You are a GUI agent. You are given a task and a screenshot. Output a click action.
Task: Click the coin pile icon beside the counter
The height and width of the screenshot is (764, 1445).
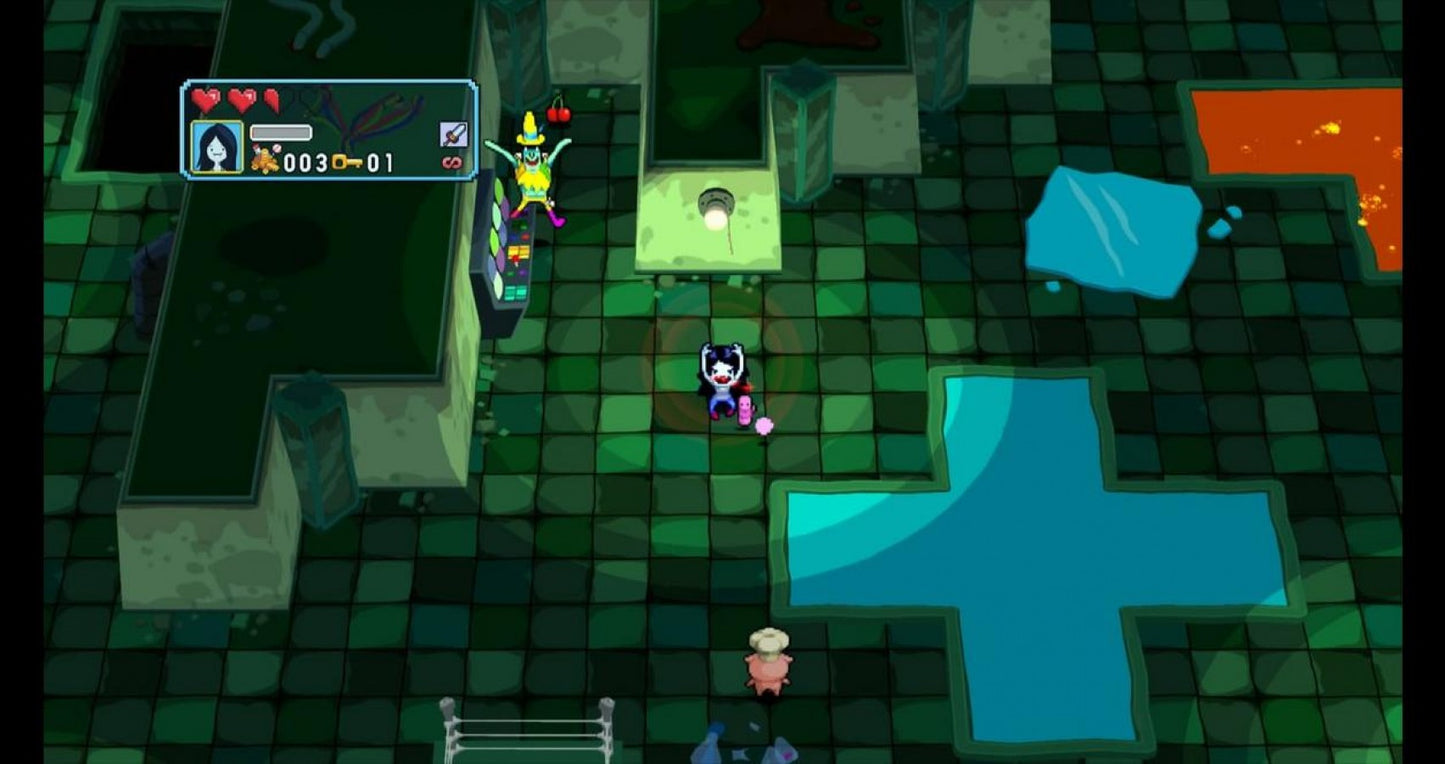(x=264, y=160)
